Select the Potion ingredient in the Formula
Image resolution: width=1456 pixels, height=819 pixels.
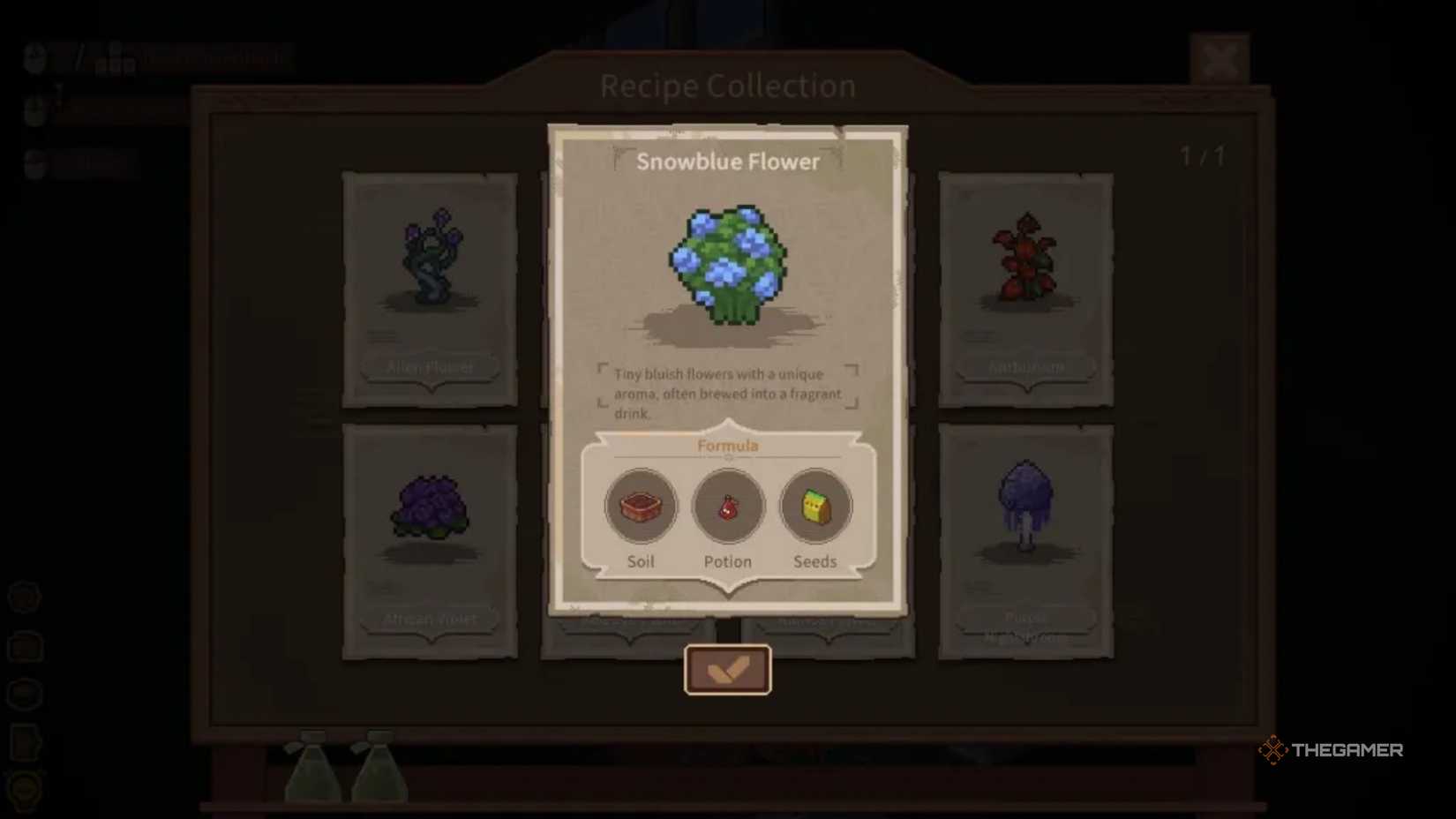click(x=727, y=506)
